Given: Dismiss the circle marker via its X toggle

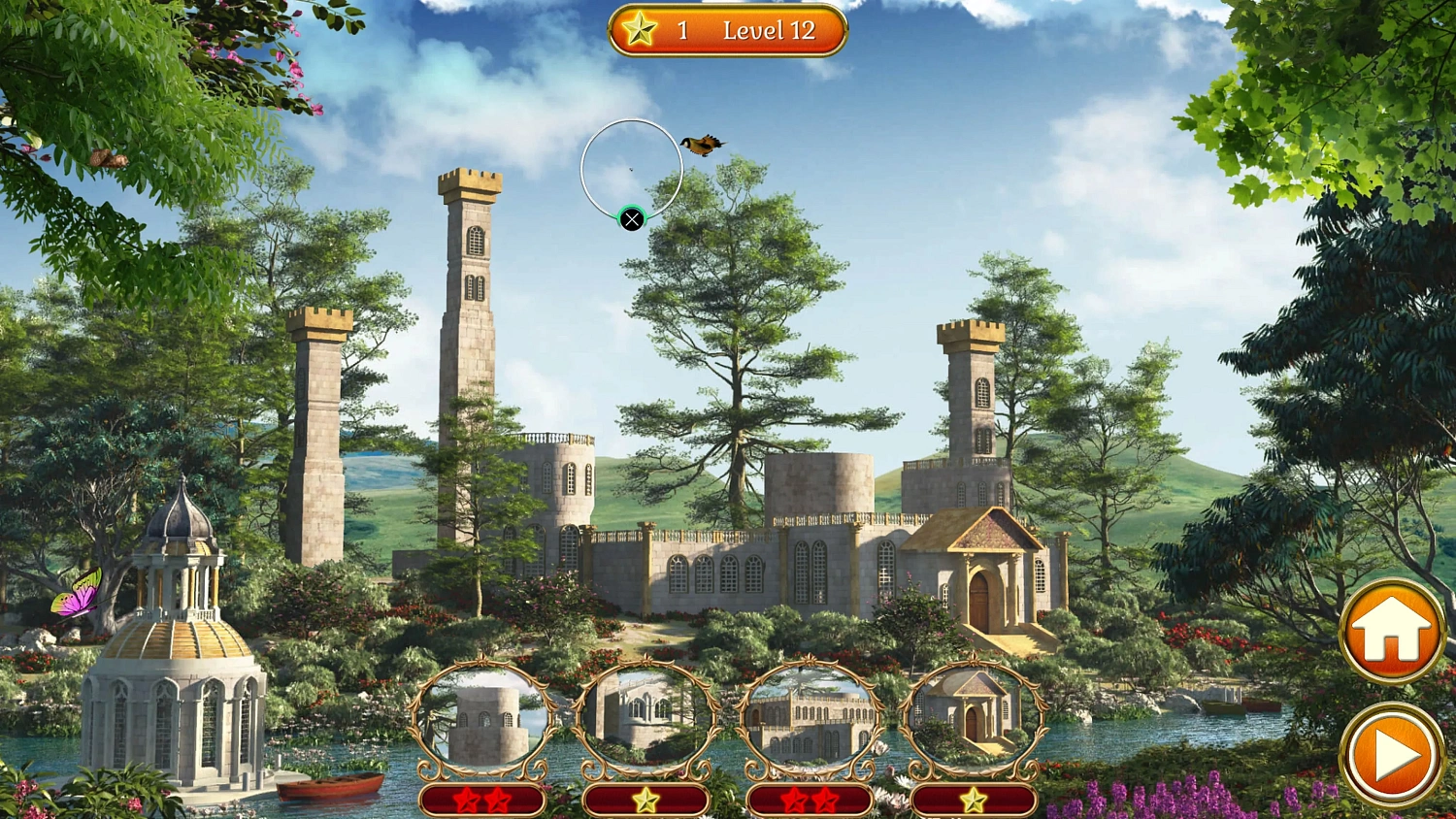Looking at the screenshot, I should tap(632, 219).
